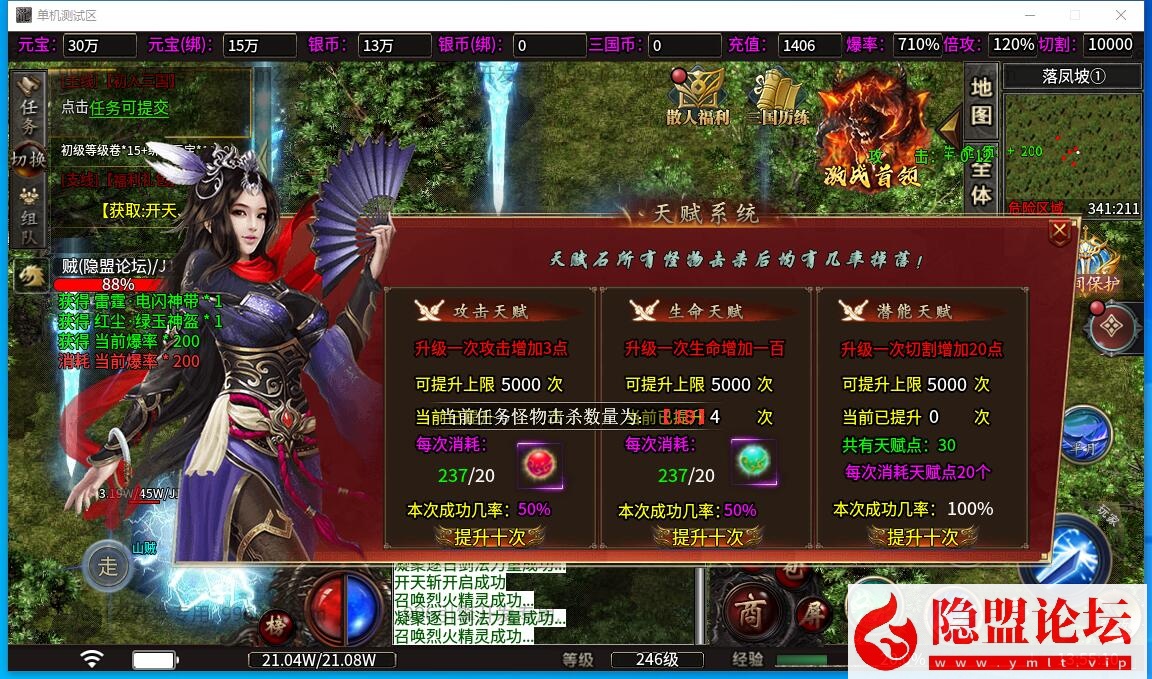The width and height of the screenshot is (1152, 679).
Task: Open the 榜 ranking button
Action: click(276, 626)
